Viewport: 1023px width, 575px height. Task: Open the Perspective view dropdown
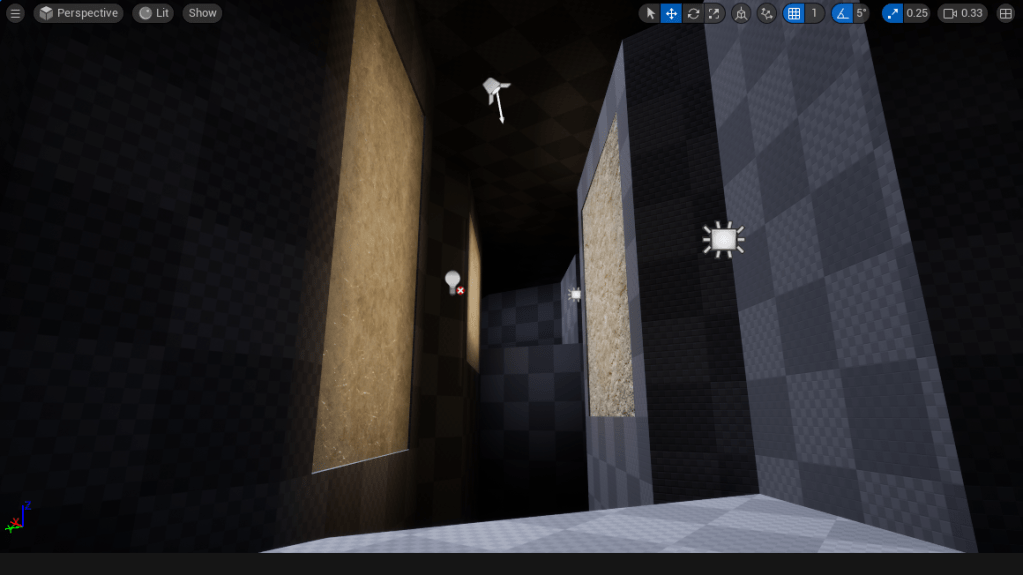click(78, 13)
